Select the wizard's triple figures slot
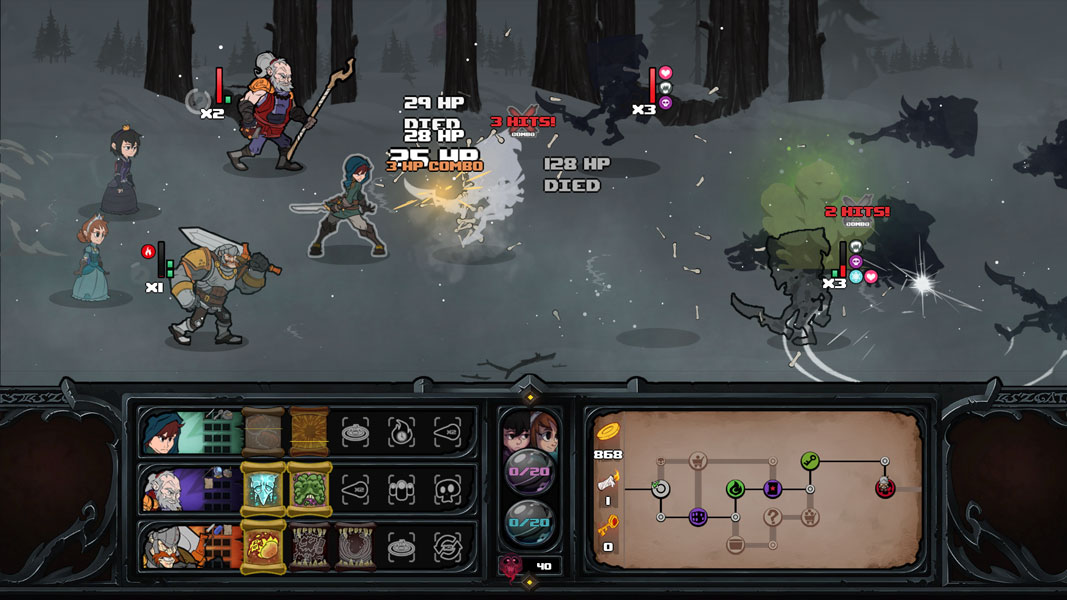Screen dimensions: 1067x600 (403, 489)
